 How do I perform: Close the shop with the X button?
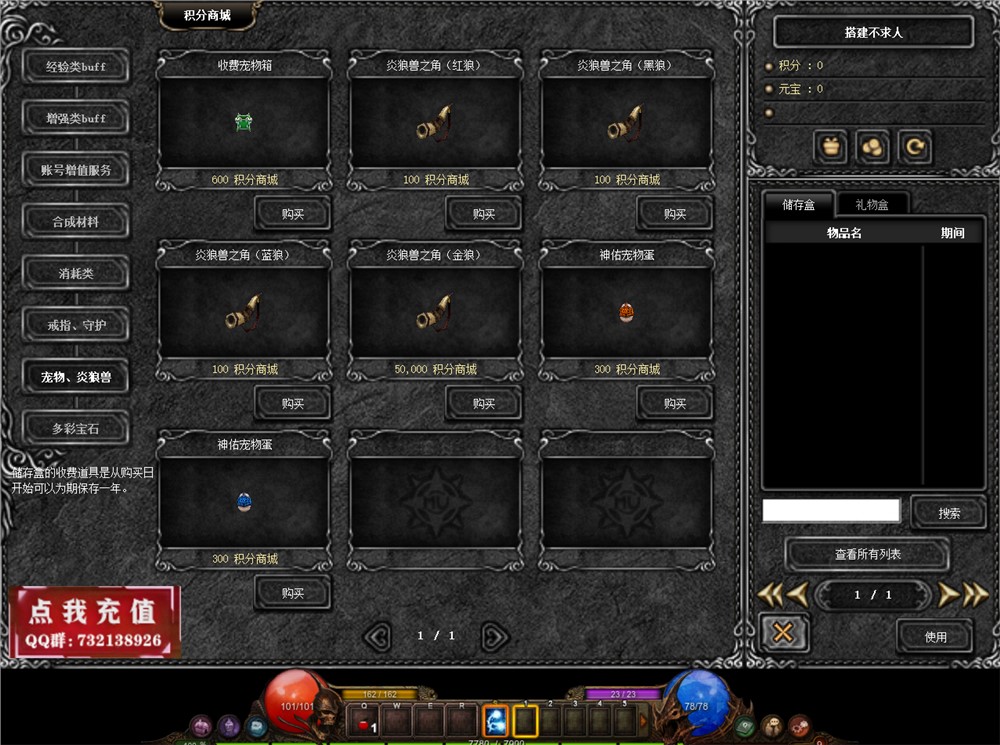coord(783,633)
